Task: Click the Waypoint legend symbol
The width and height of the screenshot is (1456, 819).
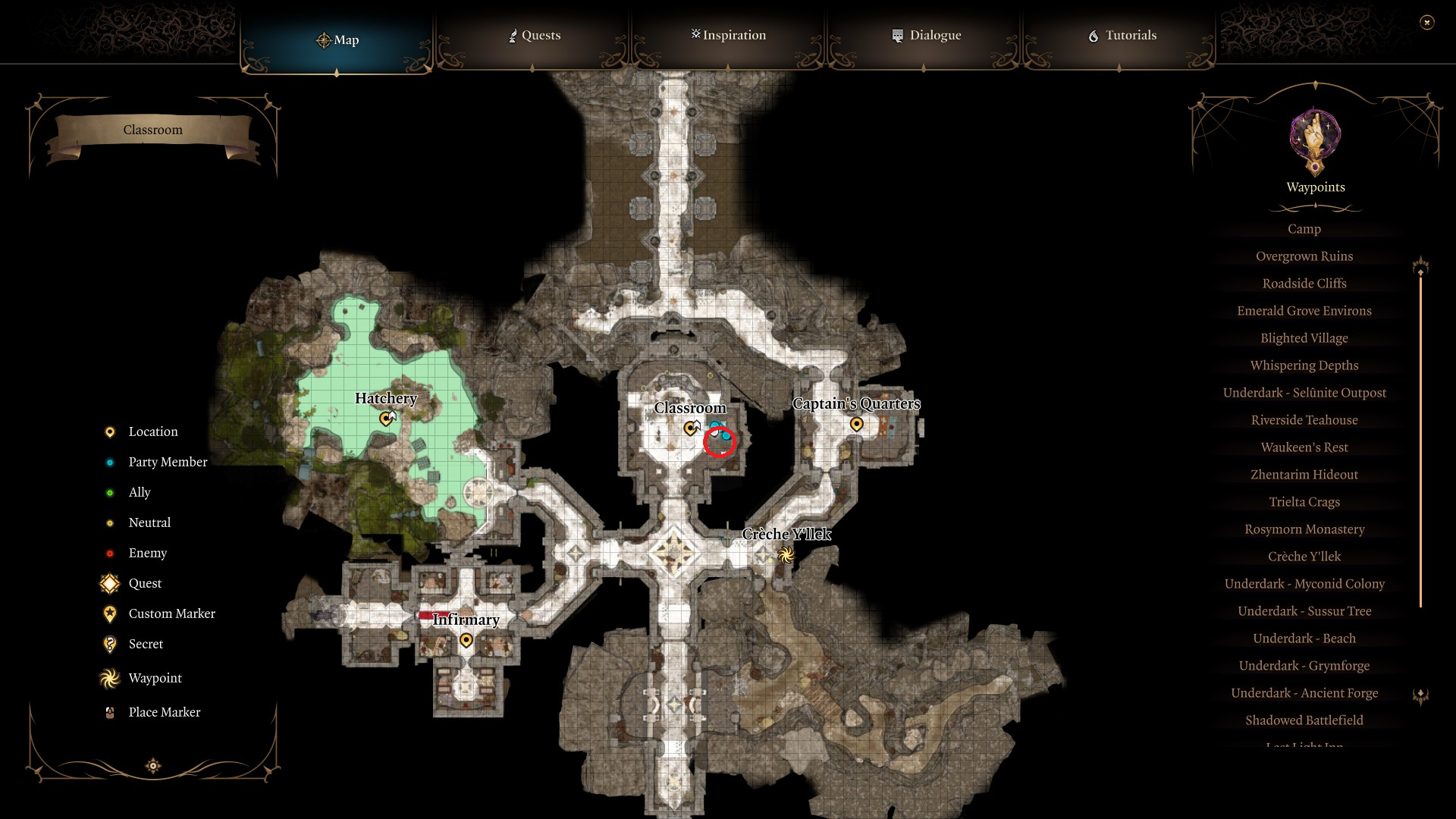Action: [109, 678]
